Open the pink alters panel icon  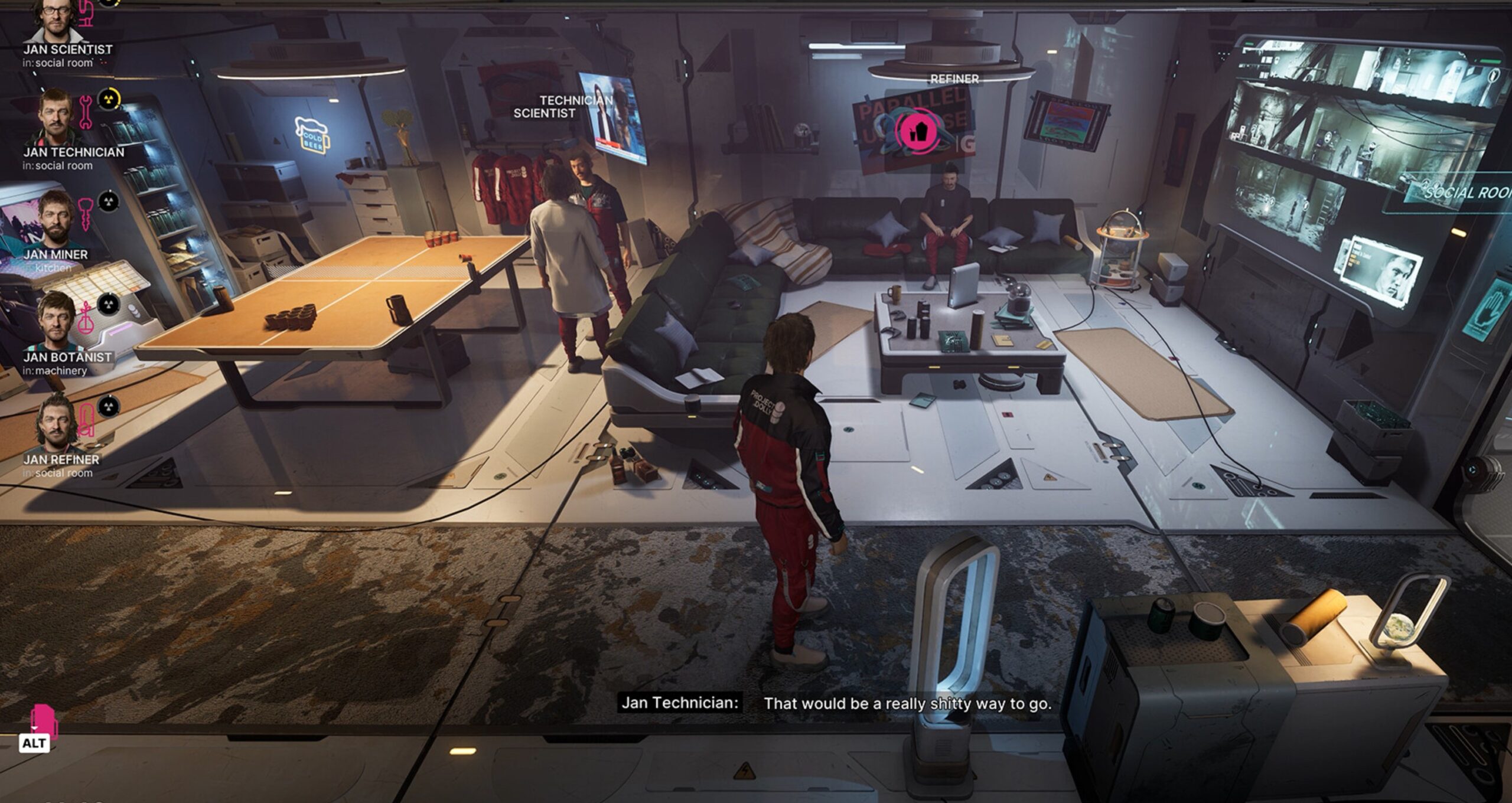coord(44,721)
